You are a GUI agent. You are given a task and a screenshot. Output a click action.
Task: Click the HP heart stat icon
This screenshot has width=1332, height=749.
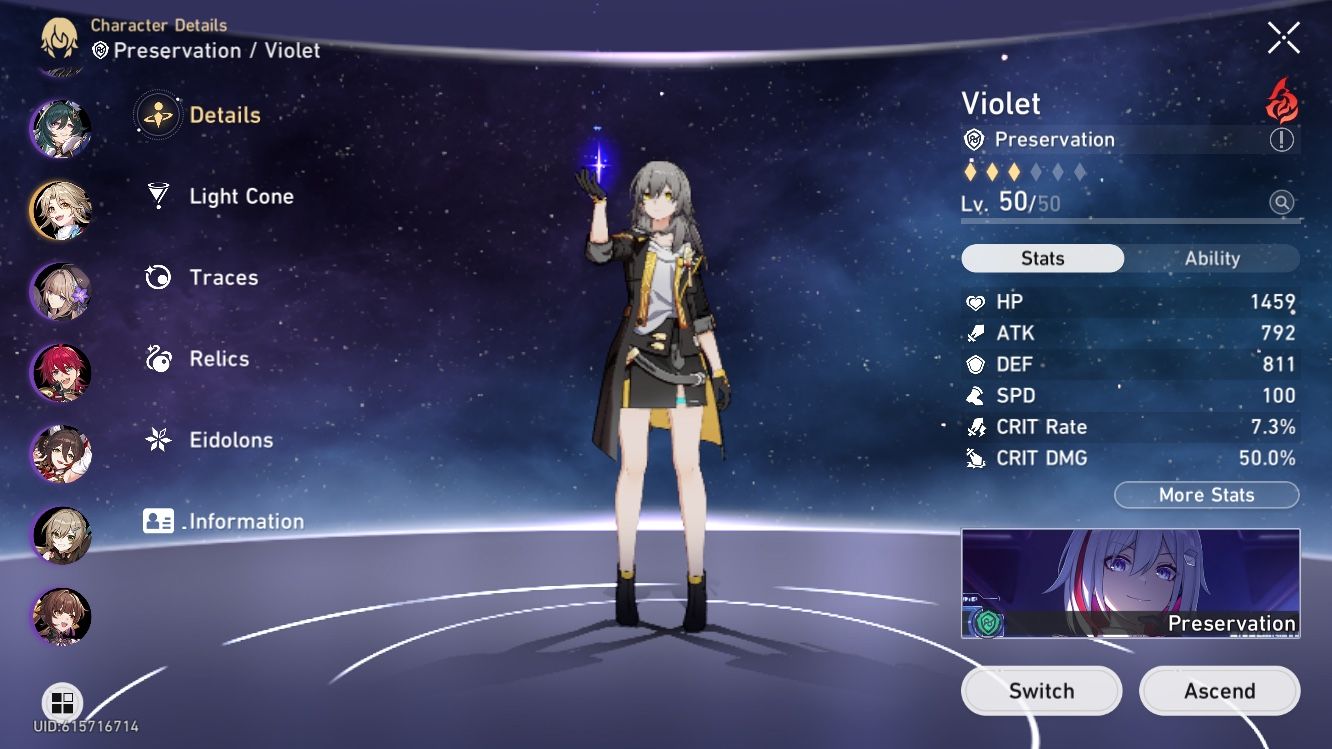pos(975,302)
